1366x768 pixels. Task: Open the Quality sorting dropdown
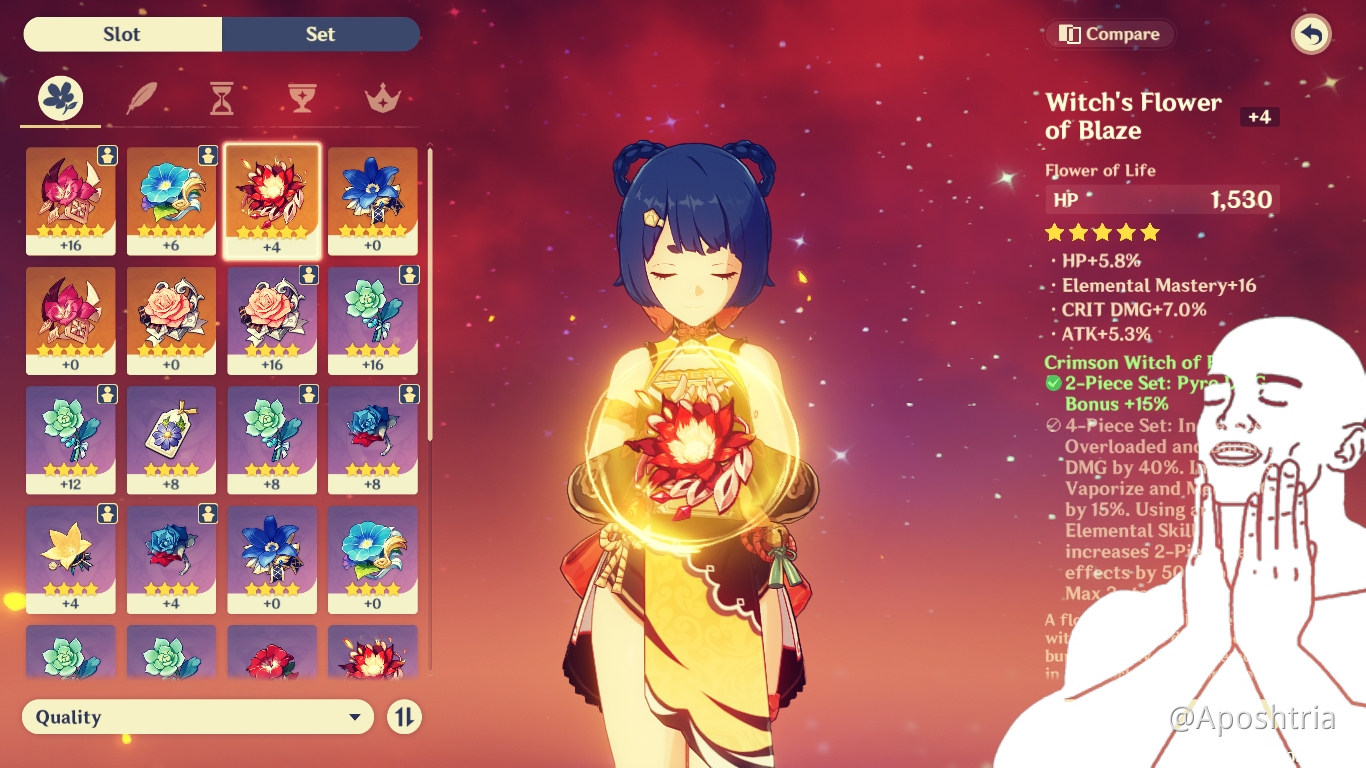coord(197,717)
